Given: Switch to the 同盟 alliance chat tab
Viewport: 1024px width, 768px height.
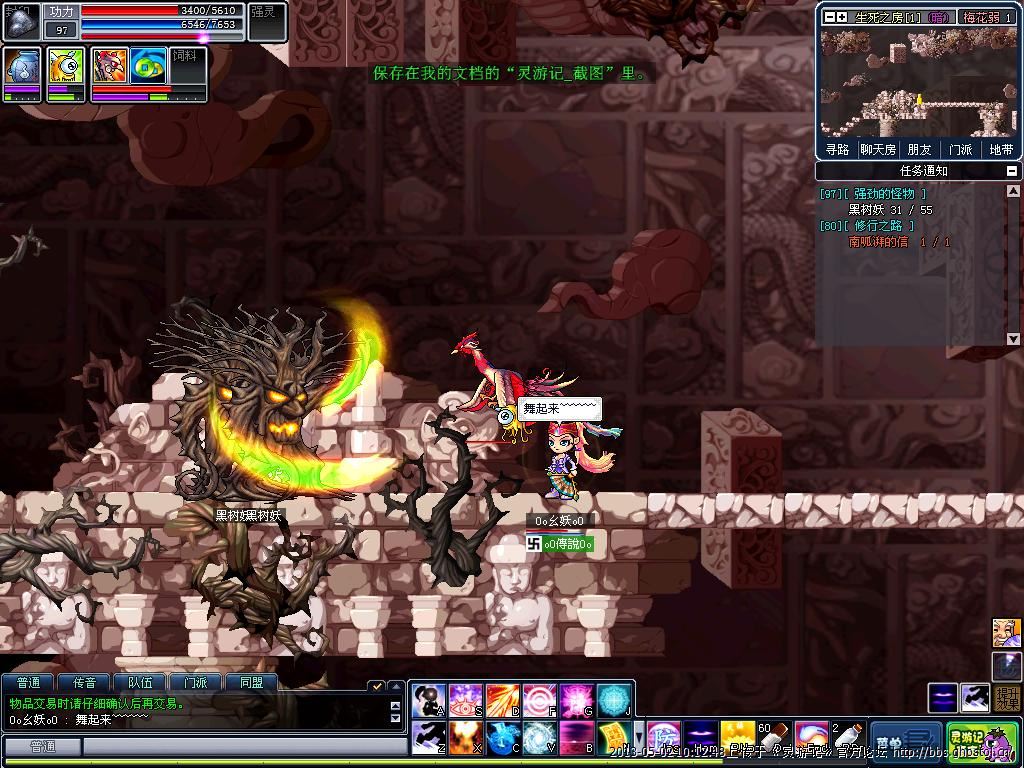Looking at the screenshot, I should click(x=251, y=683).
